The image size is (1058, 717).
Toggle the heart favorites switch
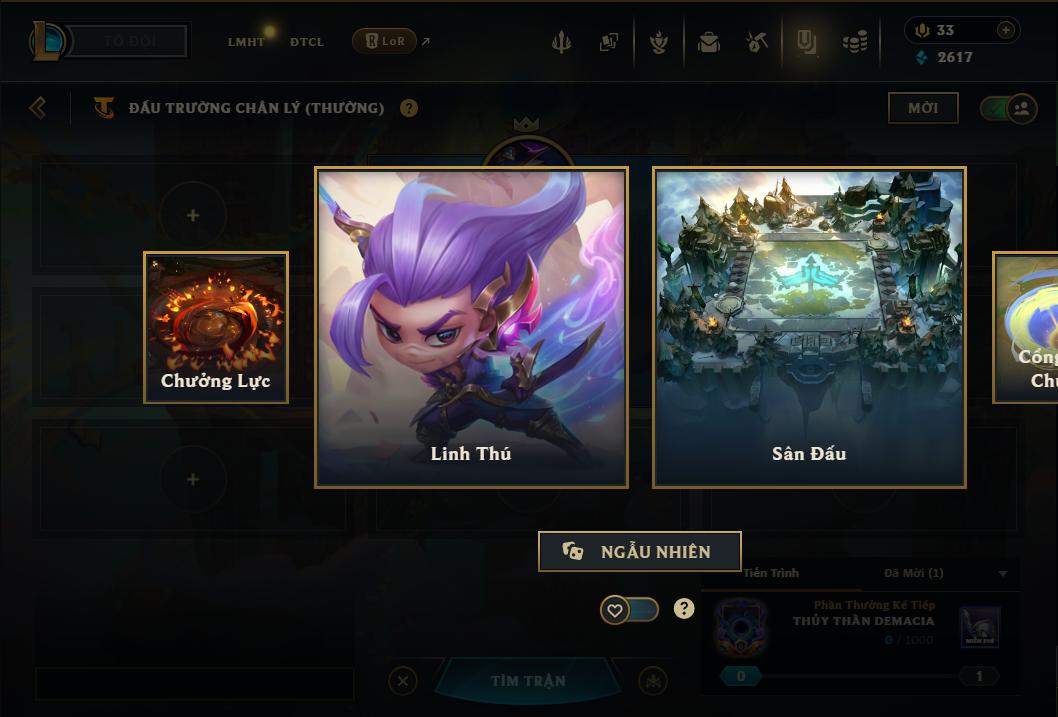point(629,609)
